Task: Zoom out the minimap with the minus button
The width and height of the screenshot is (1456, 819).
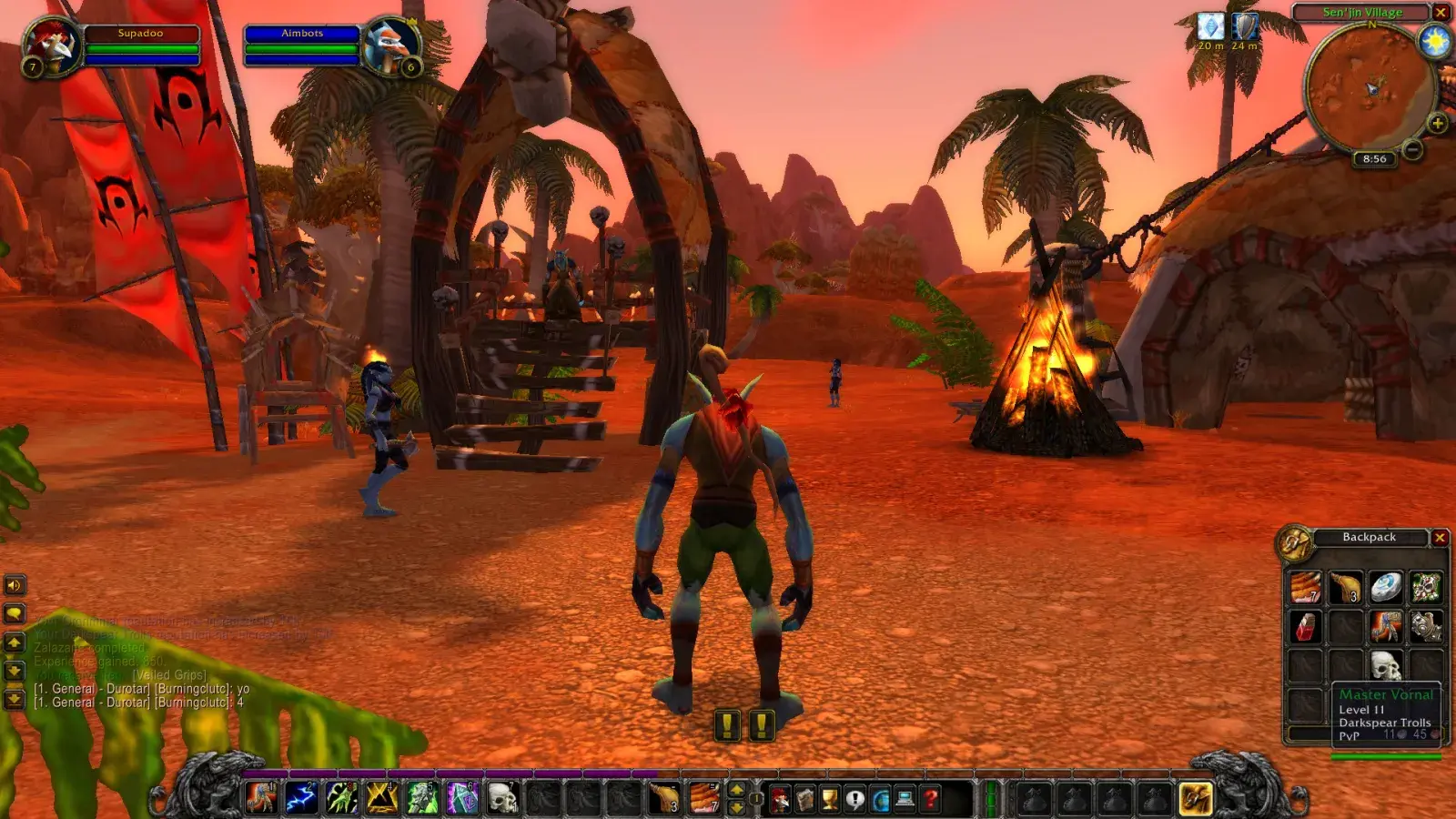Action: (x=1412, y=149)
